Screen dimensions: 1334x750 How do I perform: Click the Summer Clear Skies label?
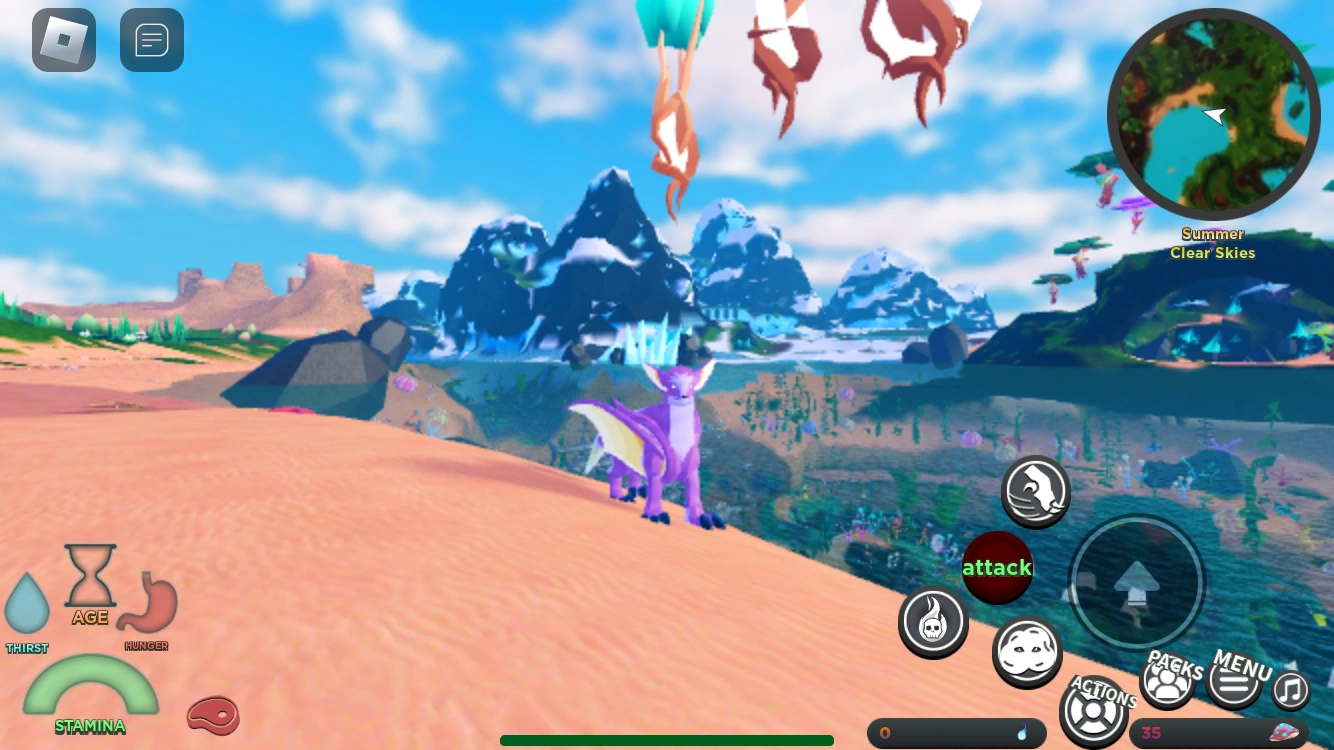click(1212, 243)
